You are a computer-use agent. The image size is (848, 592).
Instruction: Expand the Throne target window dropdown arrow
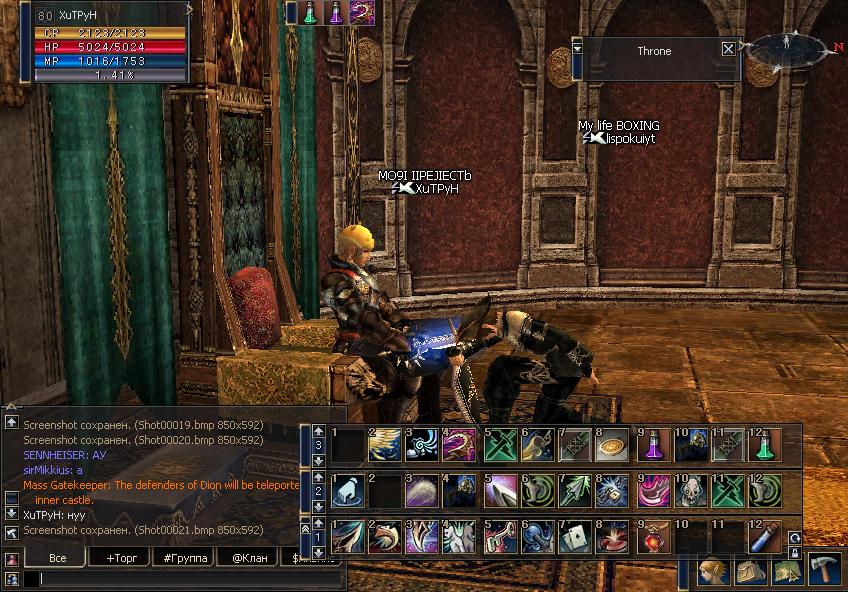(x=577, y=48)
